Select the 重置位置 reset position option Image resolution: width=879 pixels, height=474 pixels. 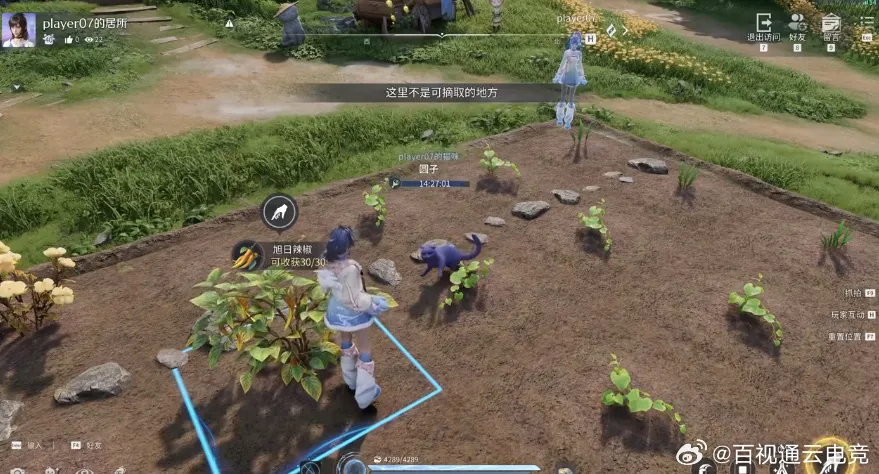pos(852,336)
